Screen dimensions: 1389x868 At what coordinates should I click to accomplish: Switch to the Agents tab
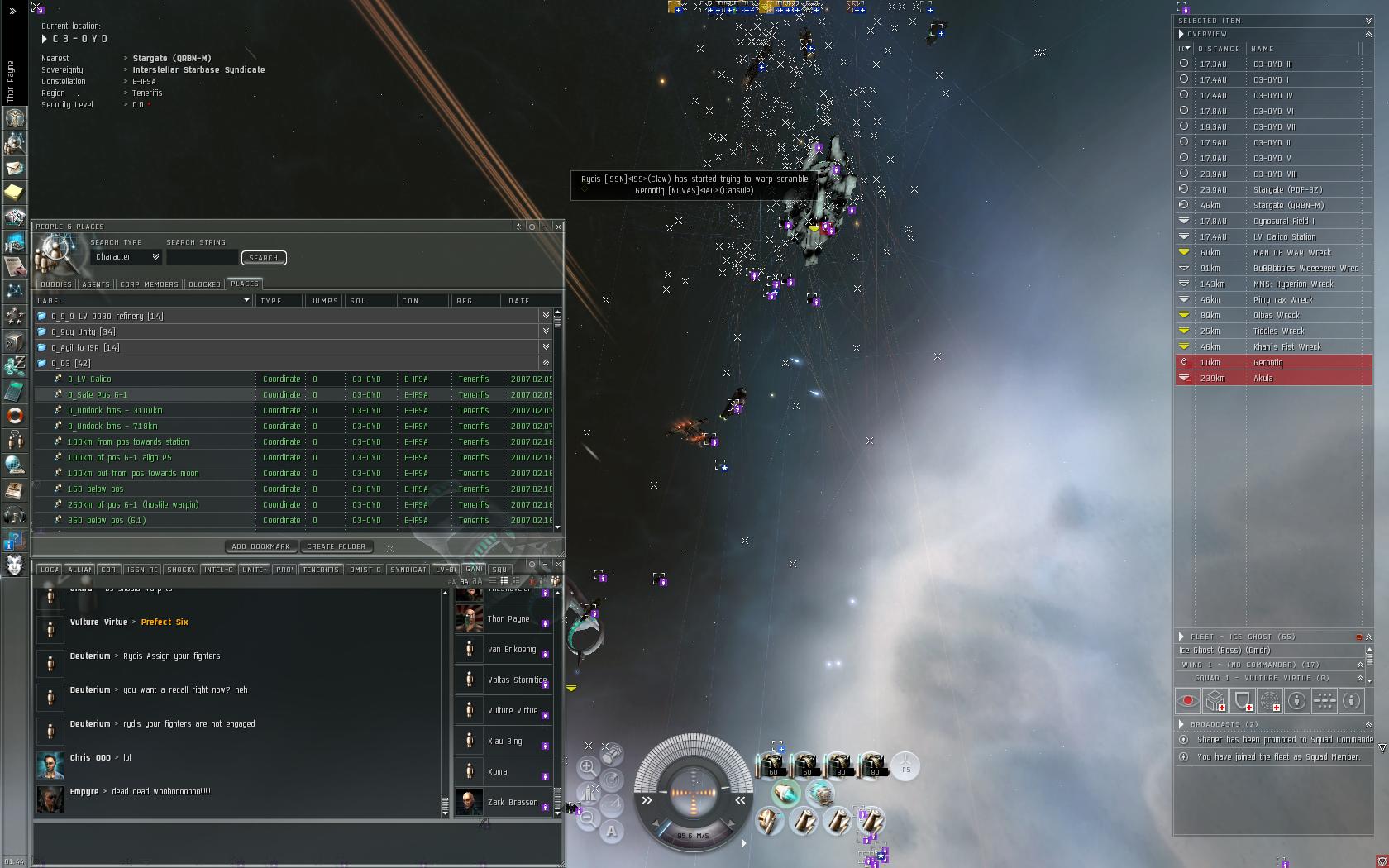[x=96, y=284]
